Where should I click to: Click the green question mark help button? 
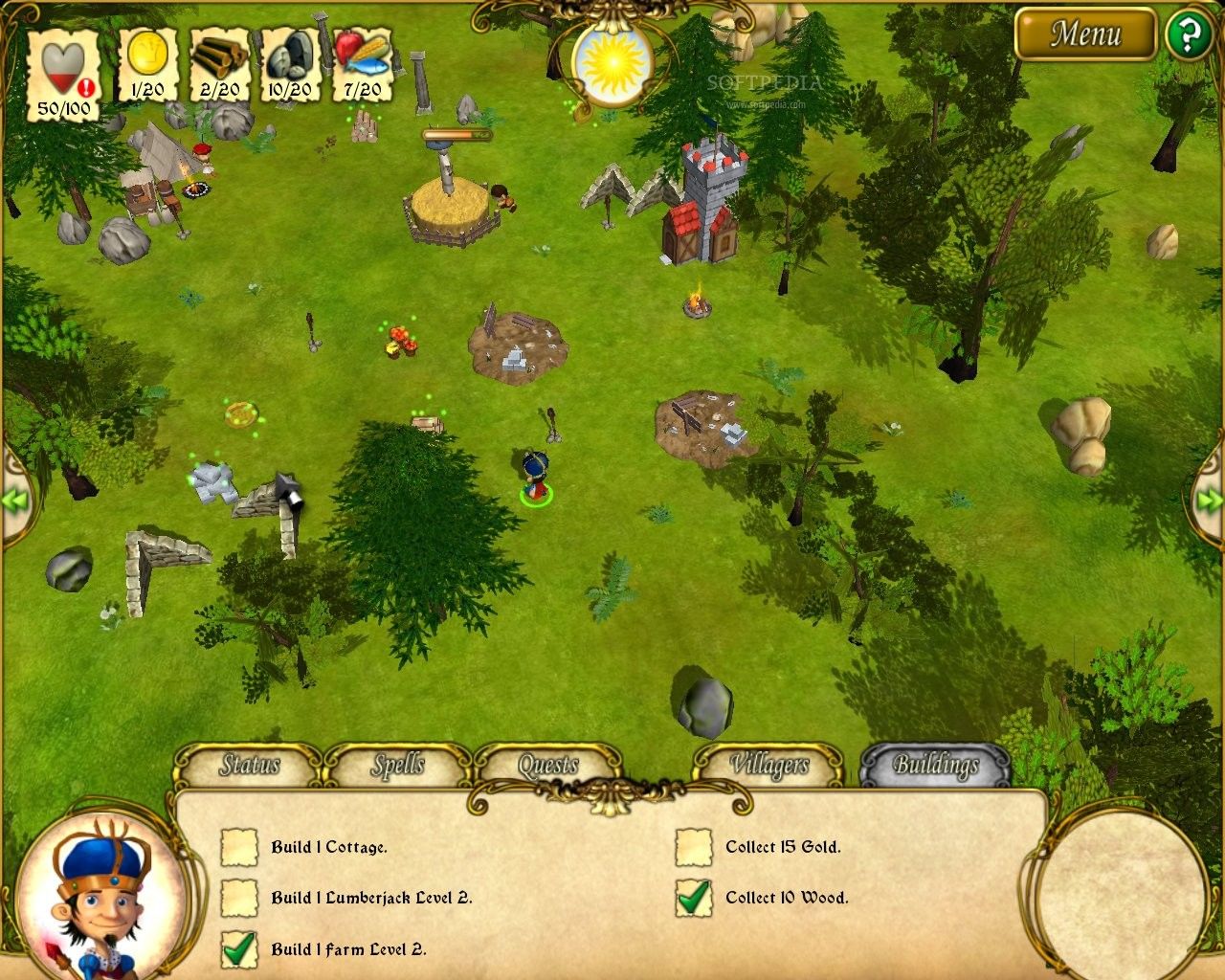pyautogui.click(x=1188, y=35)
